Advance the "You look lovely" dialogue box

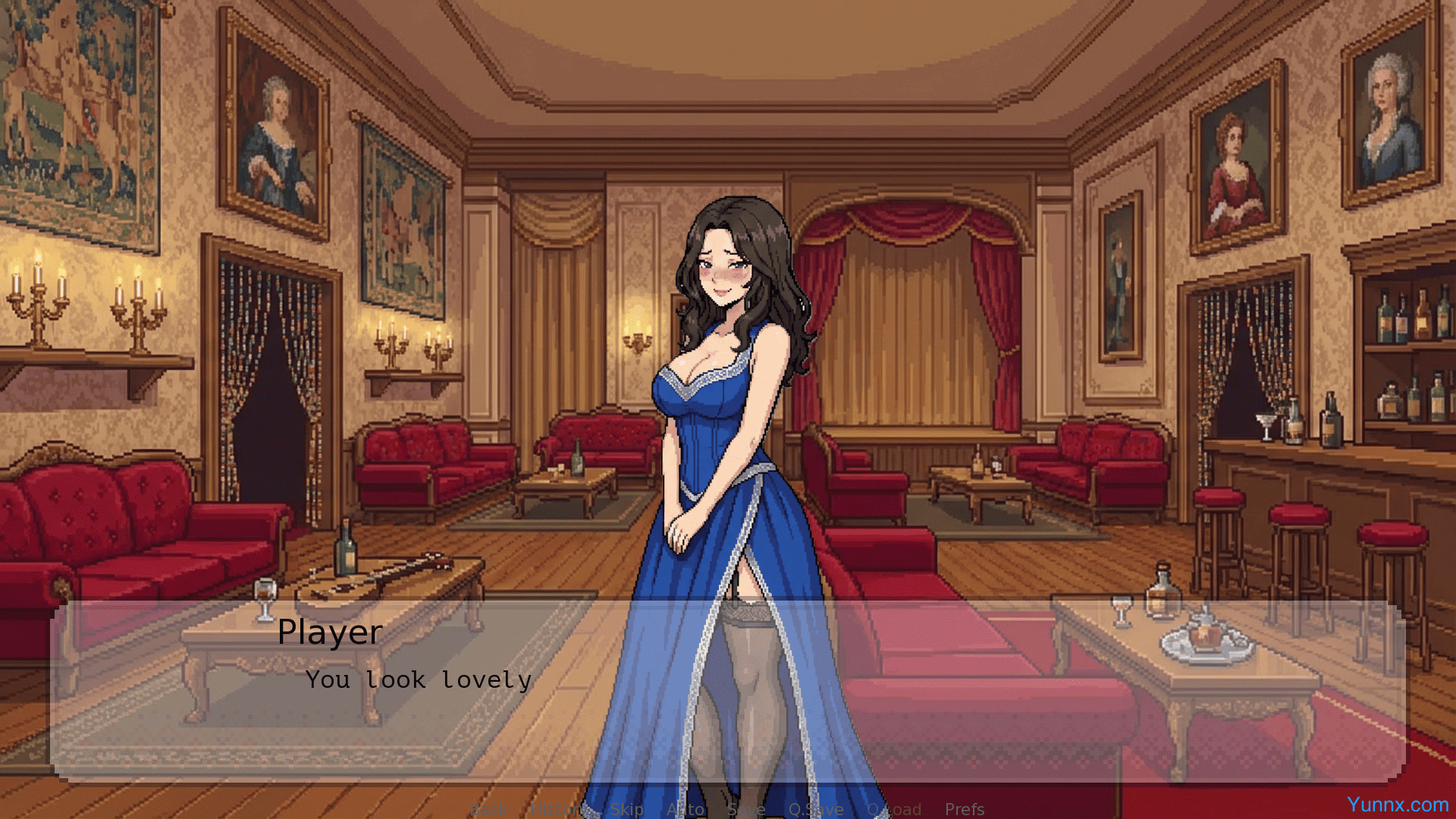[728, 690]
